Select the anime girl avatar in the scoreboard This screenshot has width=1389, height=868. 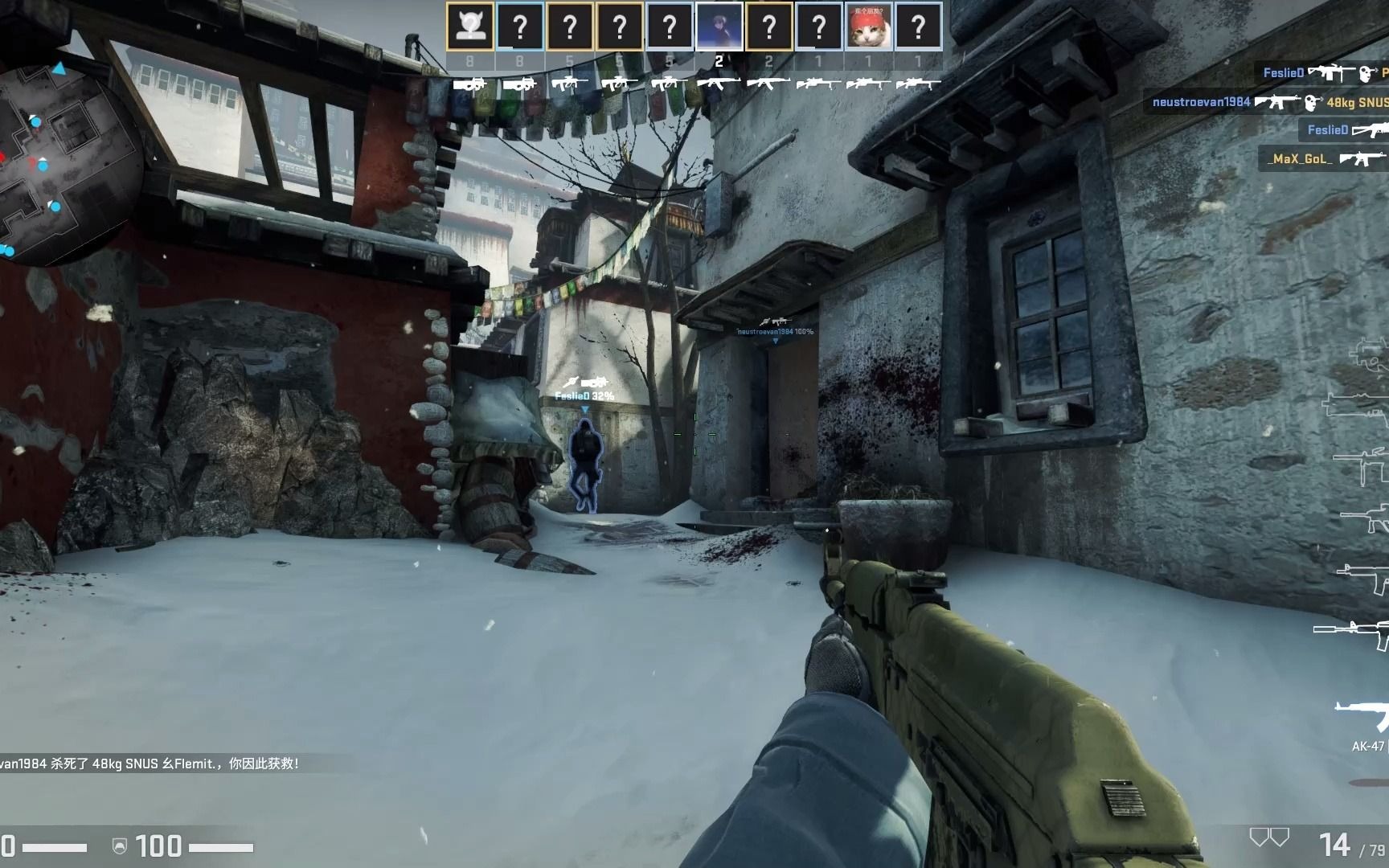point(721,27)
